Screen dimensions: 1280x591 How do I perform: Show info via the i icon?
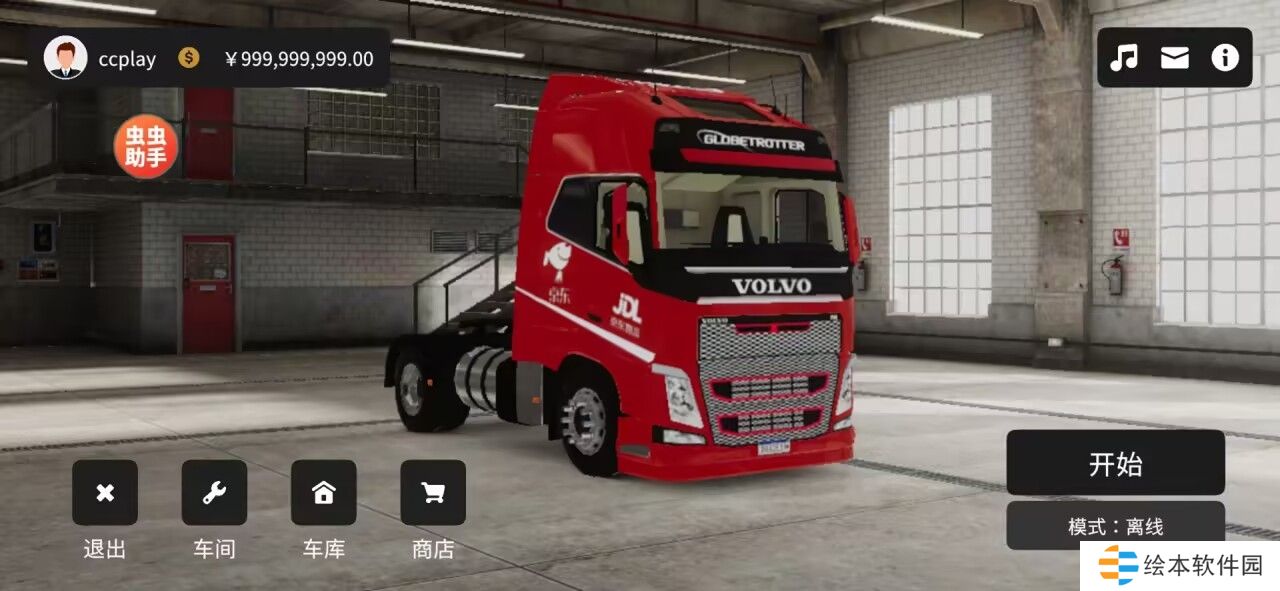click(1225, 58)
